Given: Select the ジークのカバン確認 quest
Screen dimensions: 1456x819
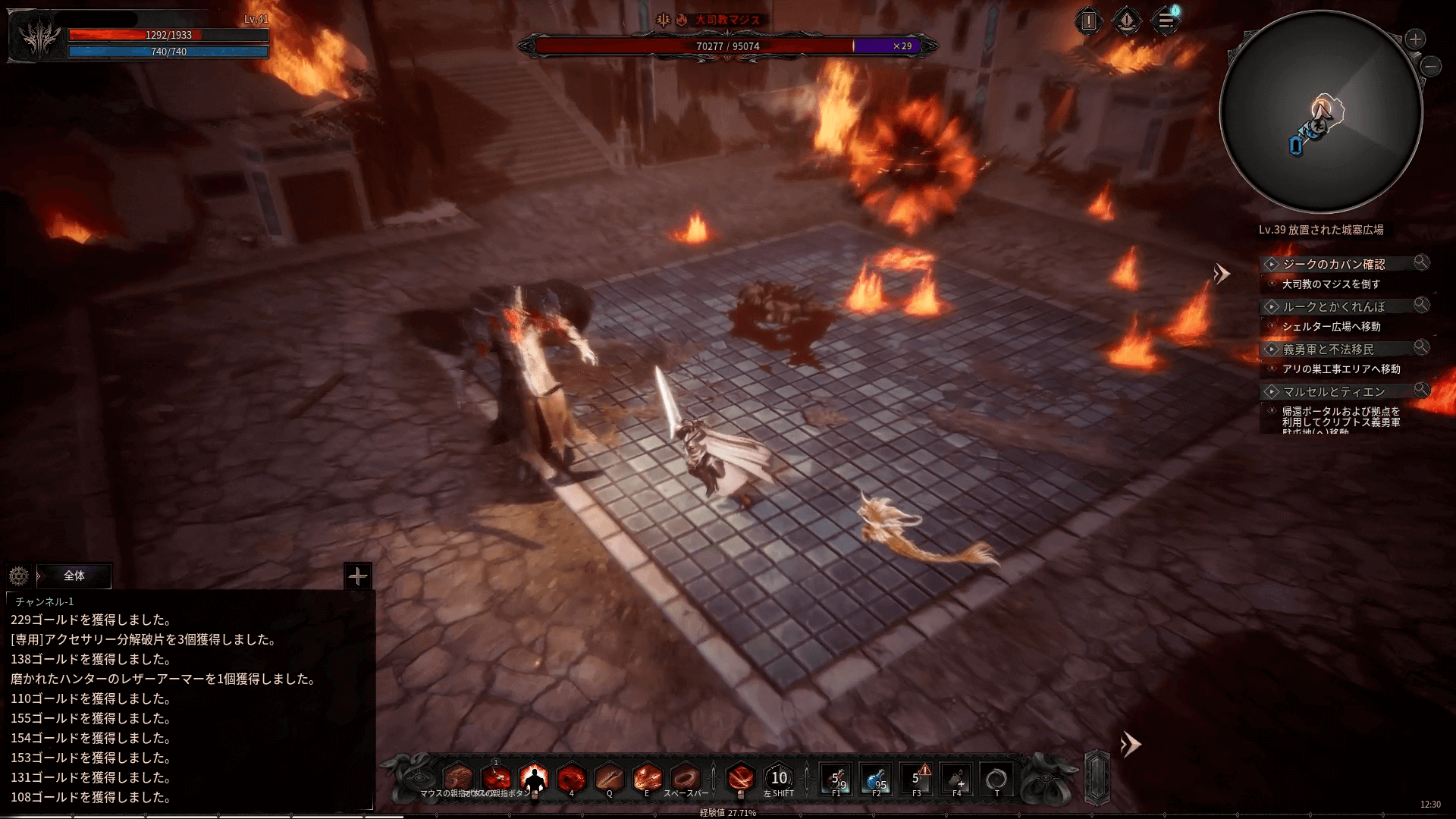Looking at the screenshot, I should pyautogui.click(x=1333, y=264).
